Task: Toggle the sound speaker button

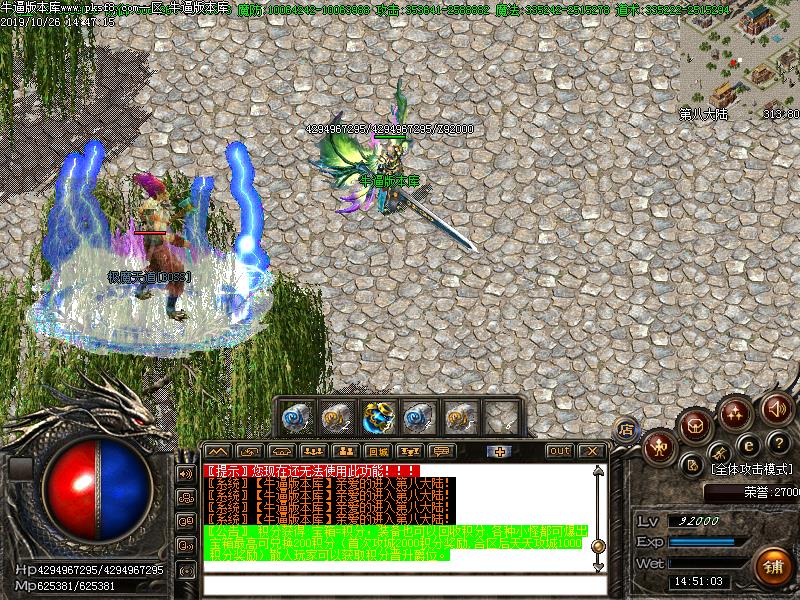Action: coord(776,409)
